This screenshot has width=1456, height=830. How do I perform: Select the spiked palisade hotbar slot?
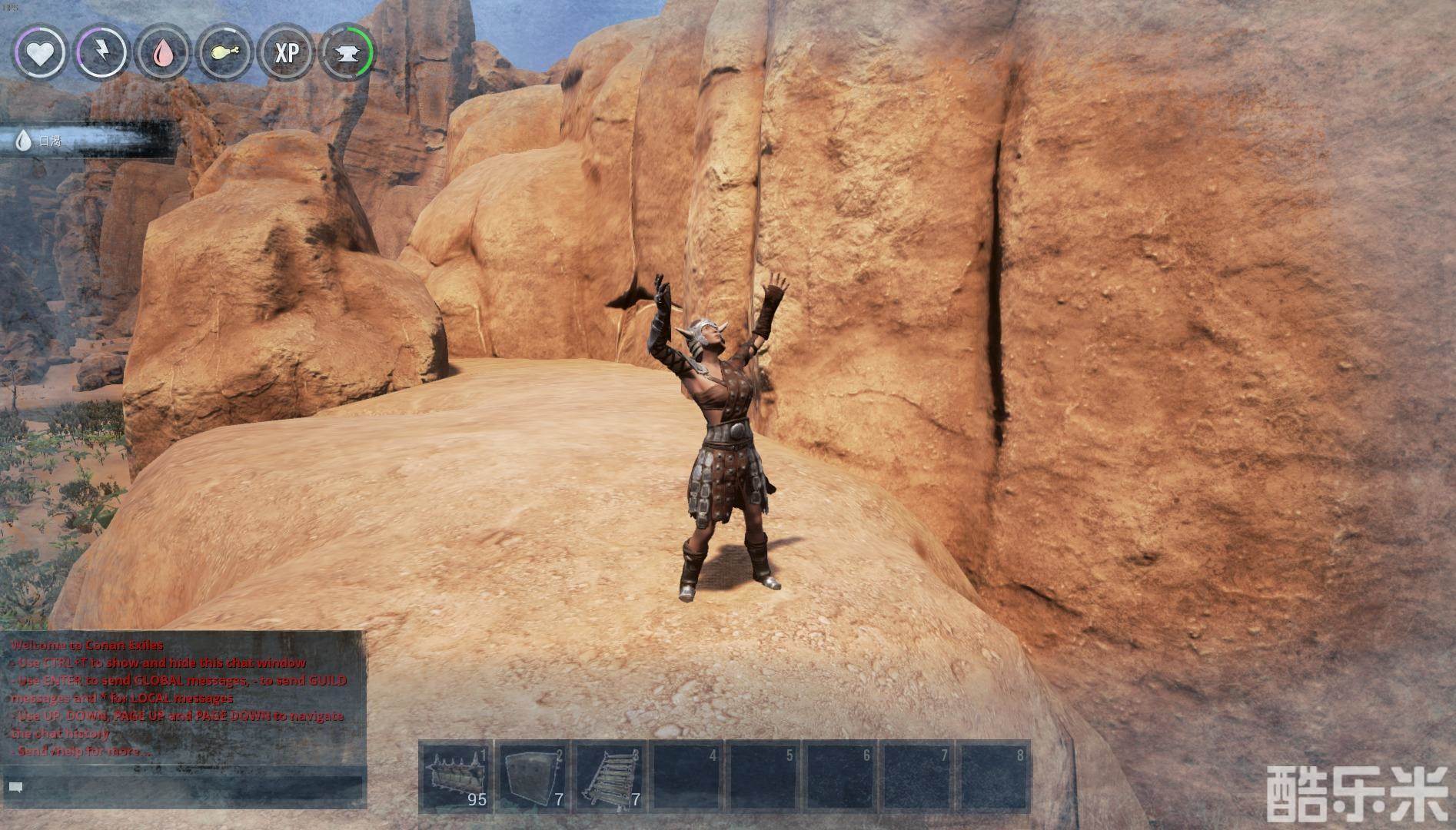tap(457, 776)
